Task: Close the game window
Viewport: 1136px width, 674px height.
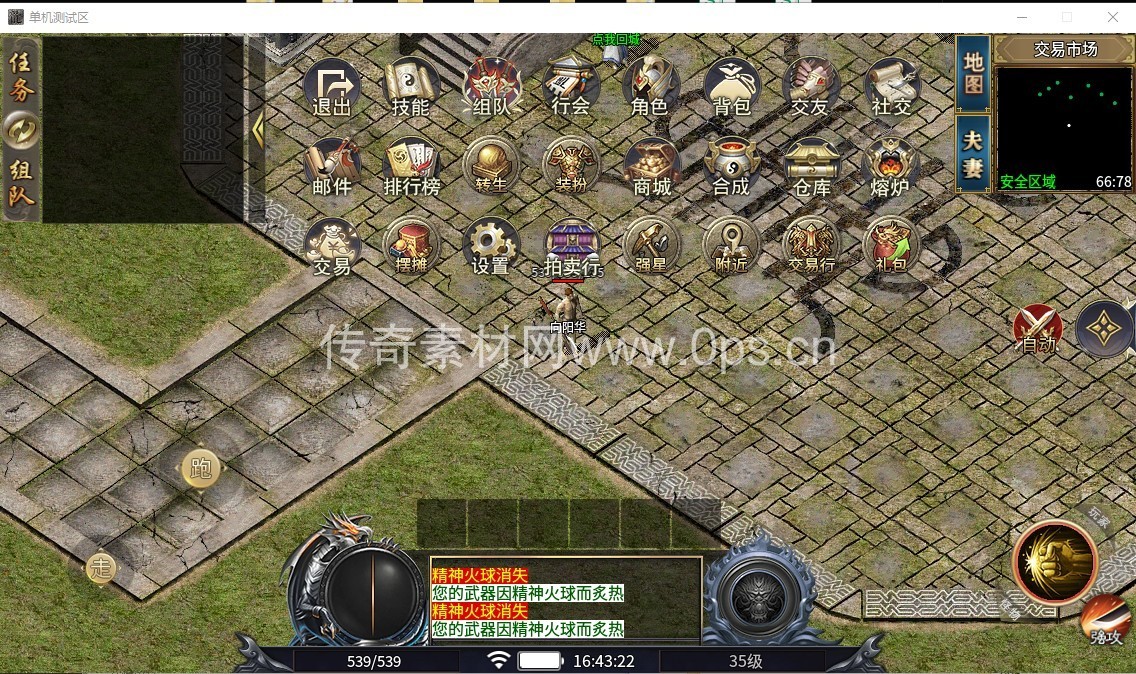Action: 1113,17
